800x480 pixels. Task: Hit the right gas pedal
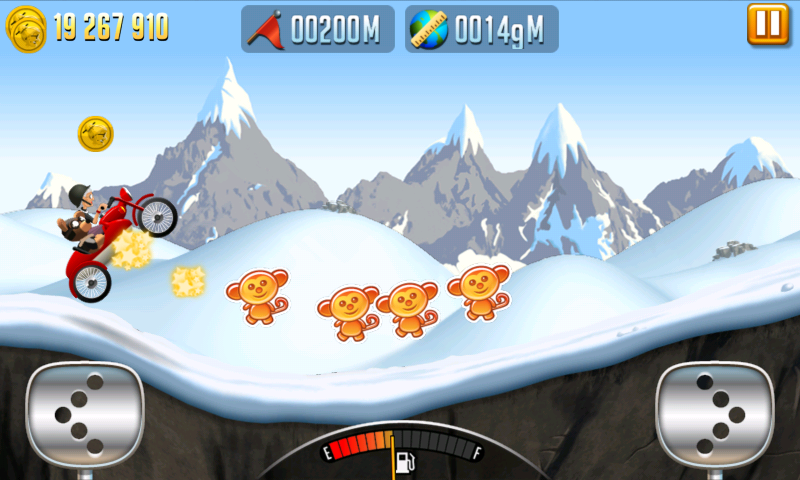pyautogui.click(x=714, y=413)
